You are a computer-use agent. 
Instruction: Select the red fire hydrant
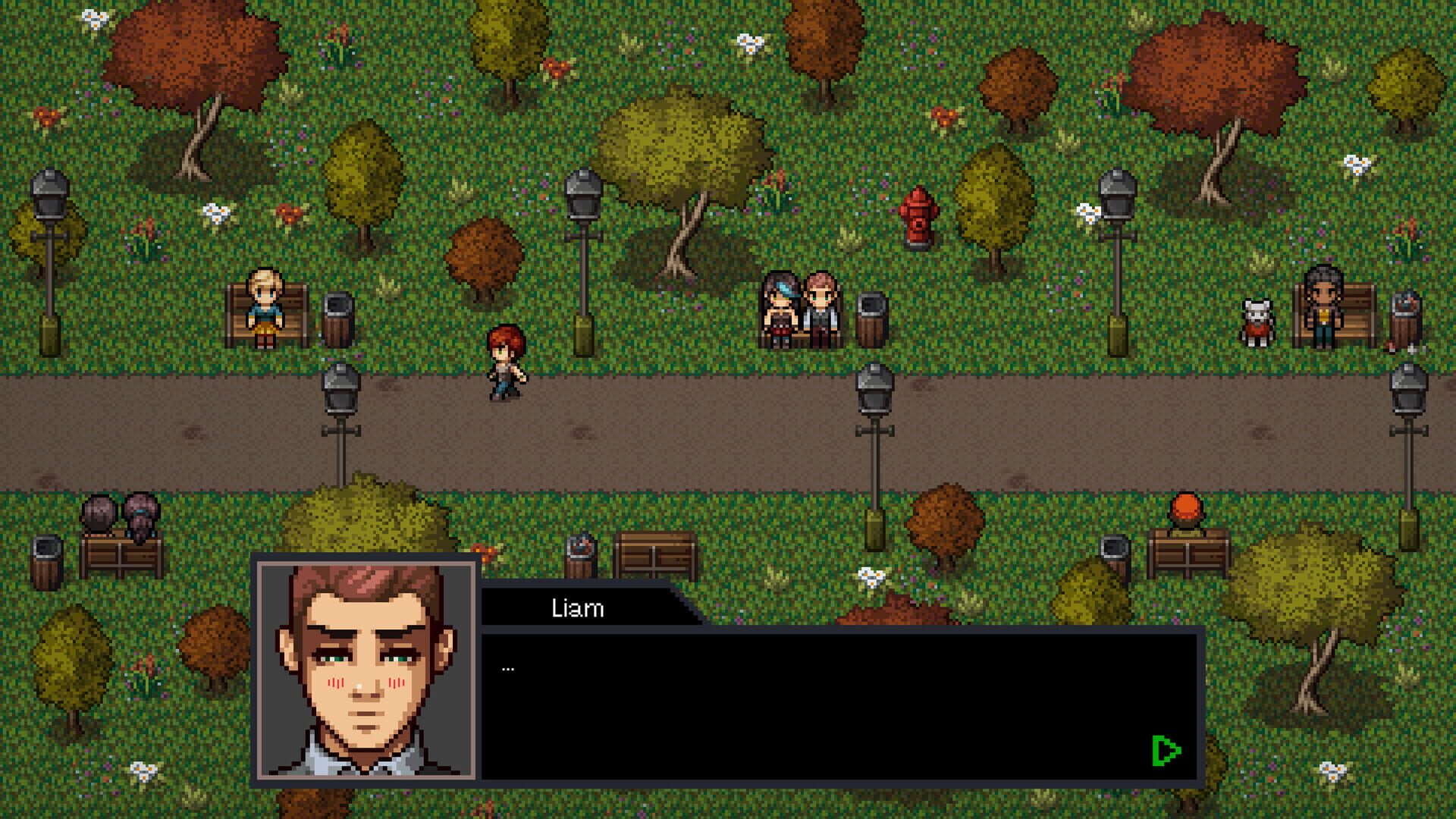coord(916,220)
